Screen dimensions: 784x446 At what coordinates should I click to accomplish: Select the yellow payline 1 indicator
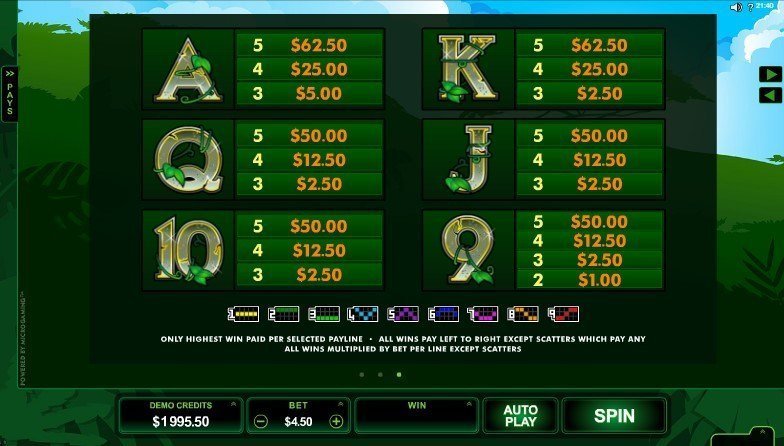[x=245, y=313]
